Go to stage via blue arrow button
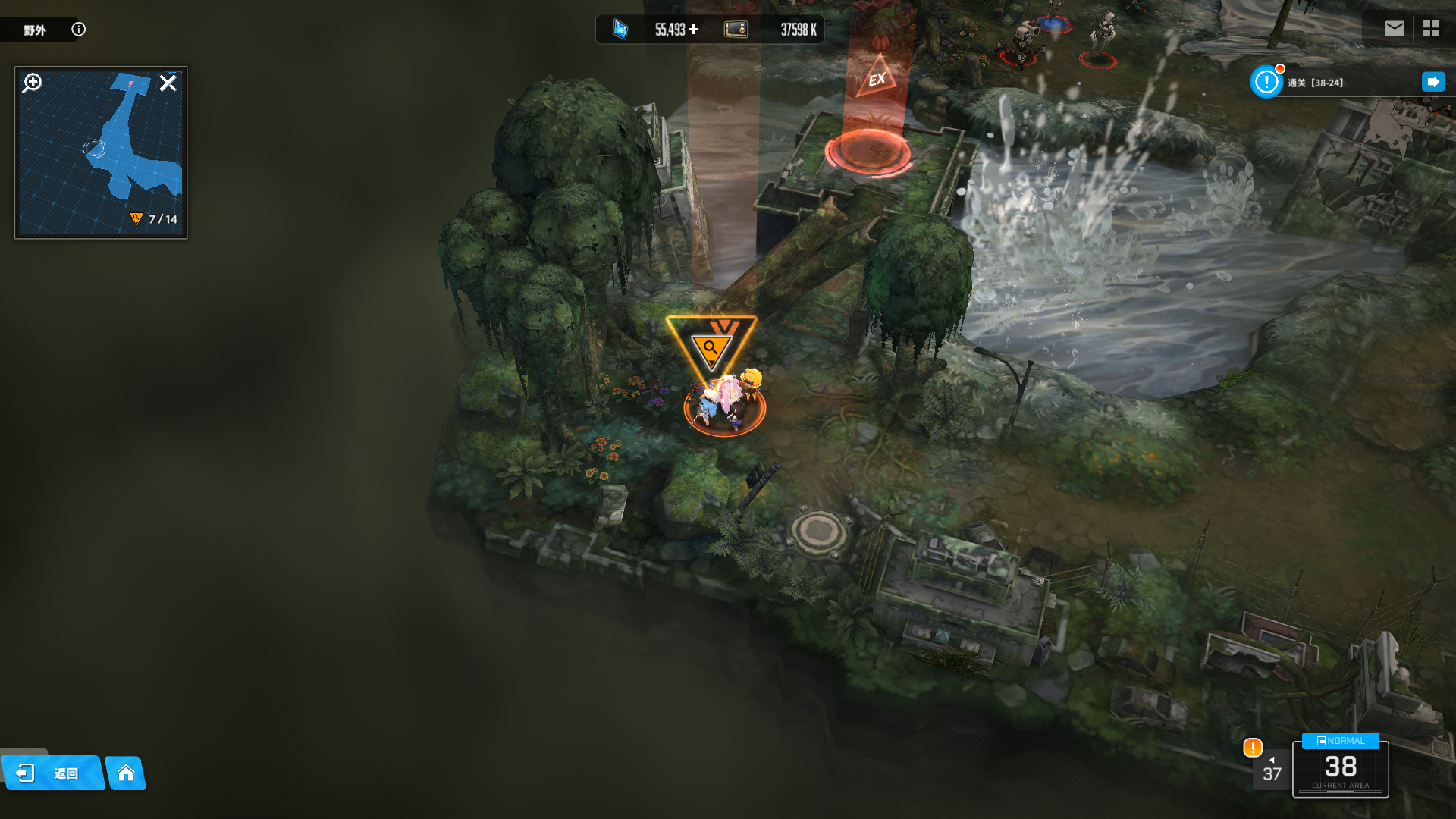Image resolution: width=1456 pixels, height=819 pixels. (x=1432, y=82)
